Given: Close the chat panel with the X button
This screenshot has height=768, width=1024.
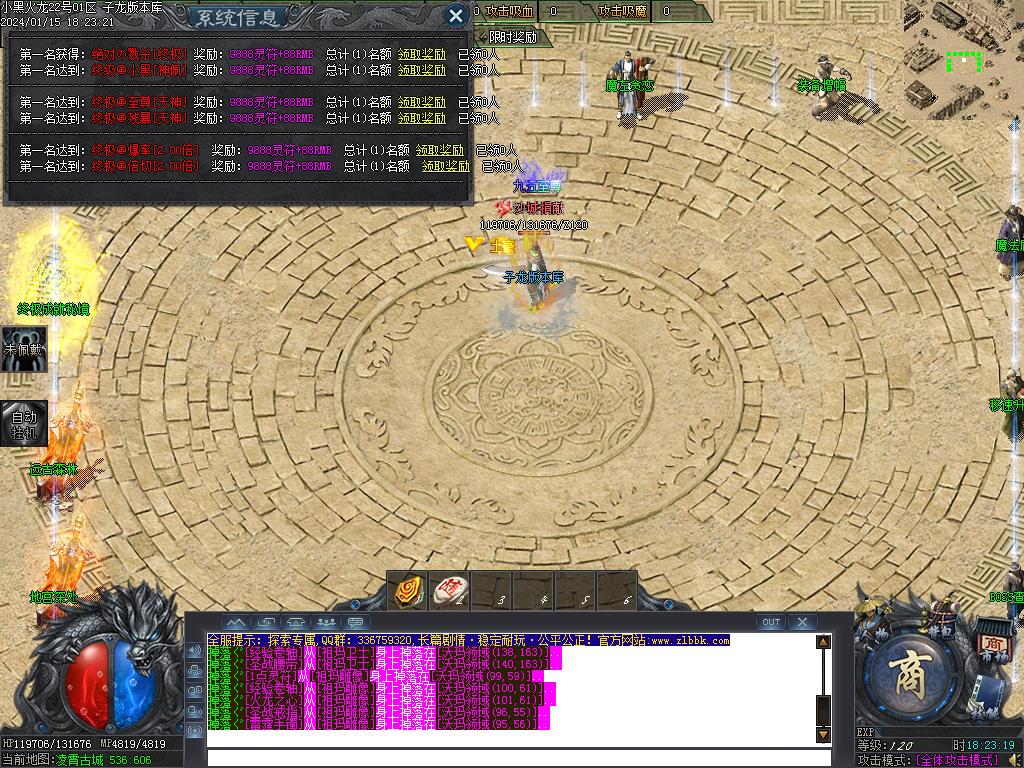Looking at the screenshot, I should click(802, 622).
